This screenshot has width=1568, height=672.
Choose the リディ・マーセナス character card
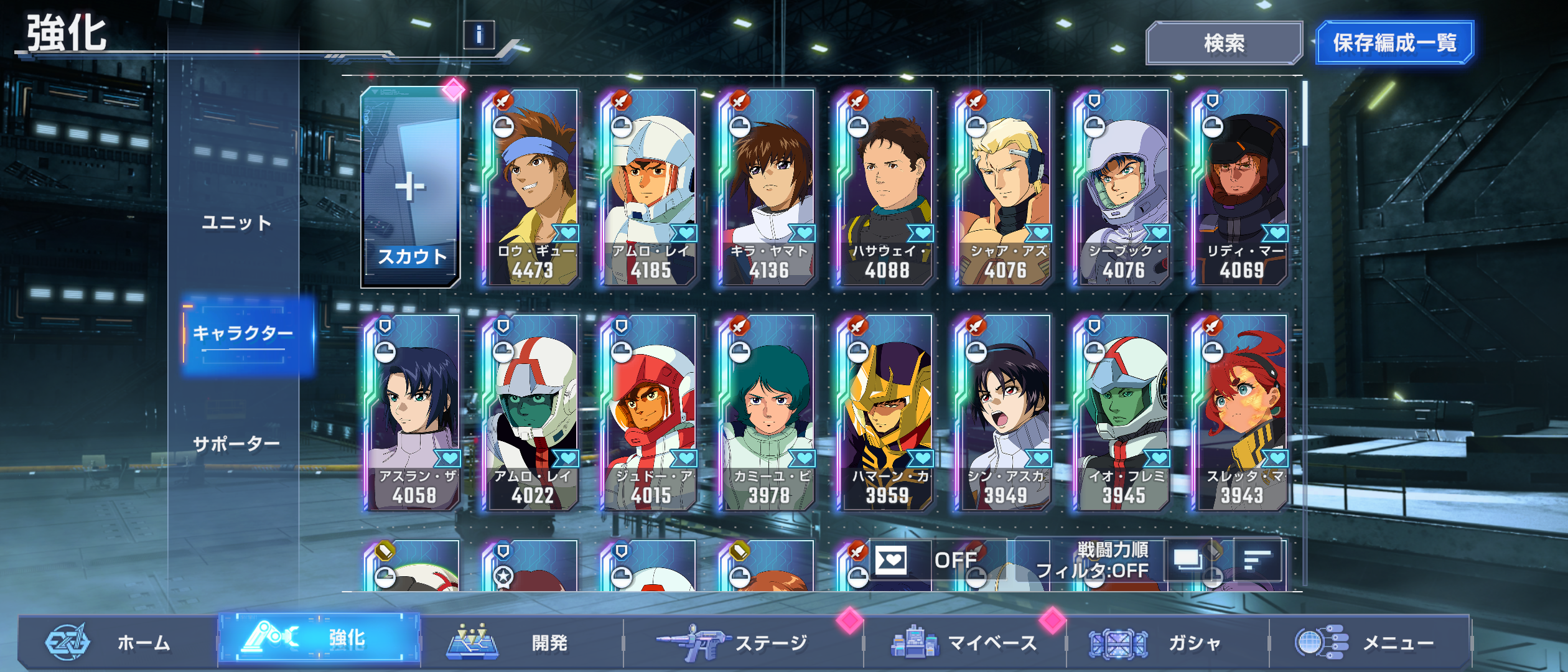pos(1241,187)
